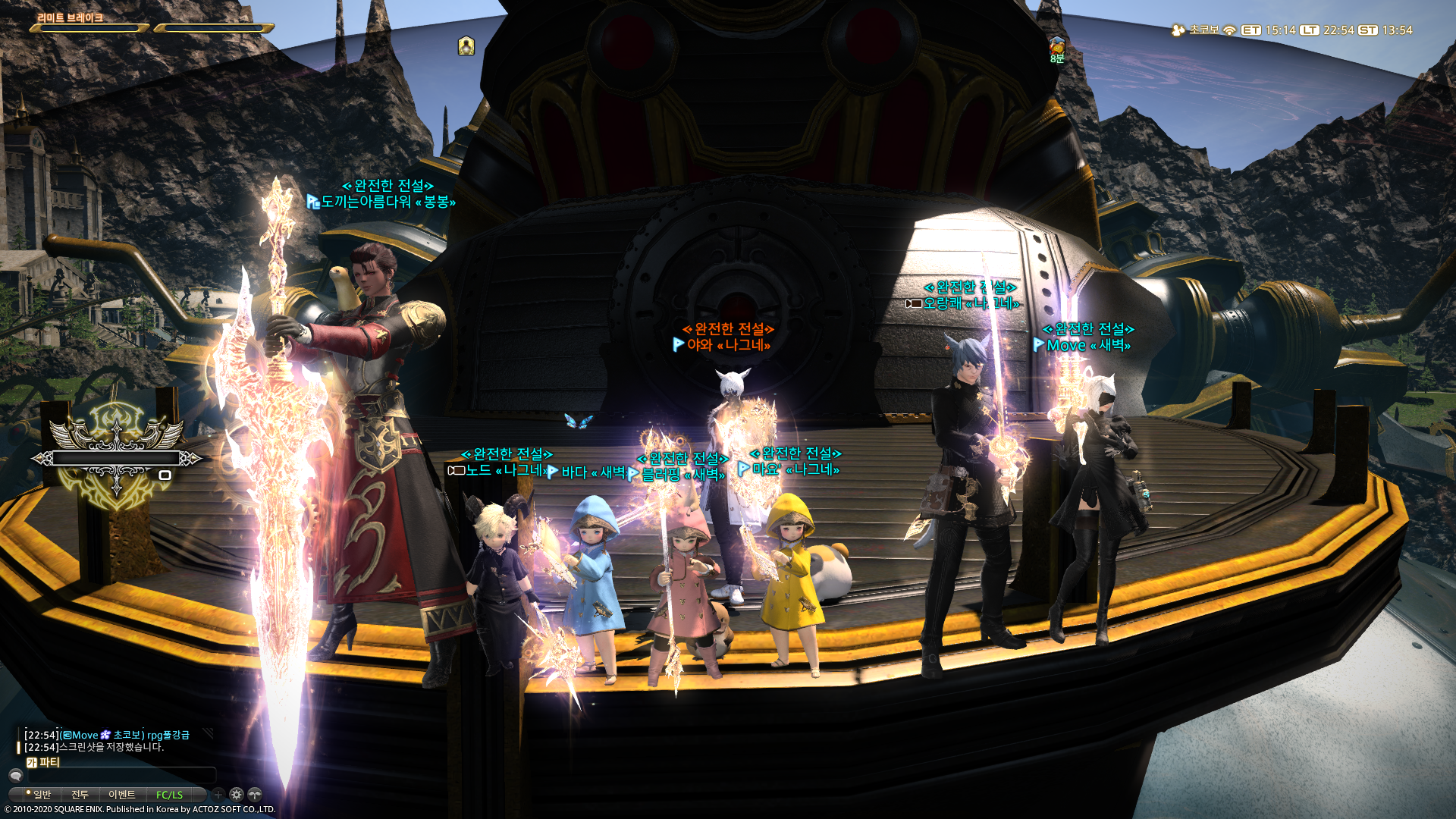Click the glowing figure status icon

[466, 46]
